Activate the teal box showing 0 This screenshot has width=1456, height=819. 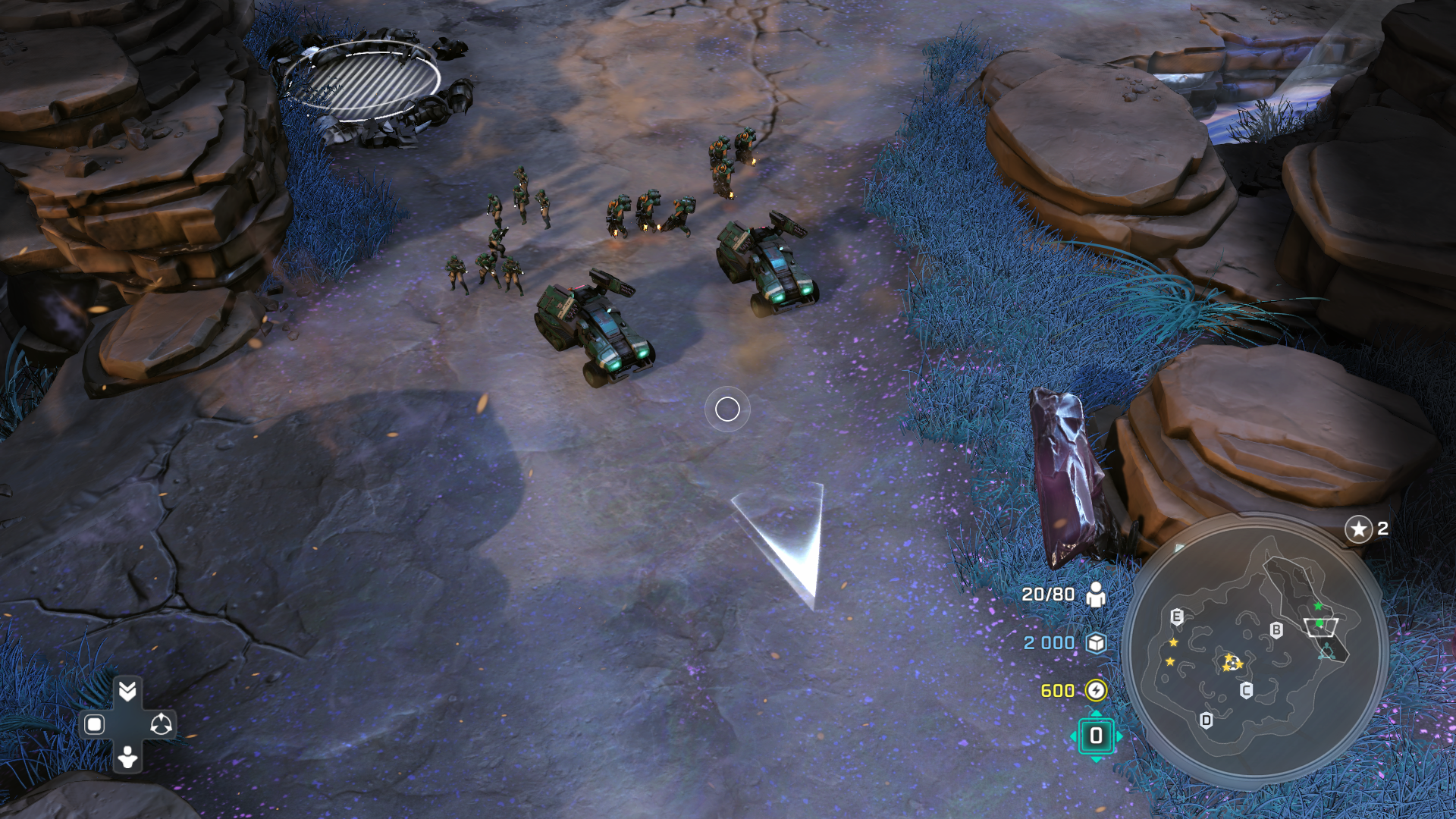pyautogui.click(x=1096, y=736)
